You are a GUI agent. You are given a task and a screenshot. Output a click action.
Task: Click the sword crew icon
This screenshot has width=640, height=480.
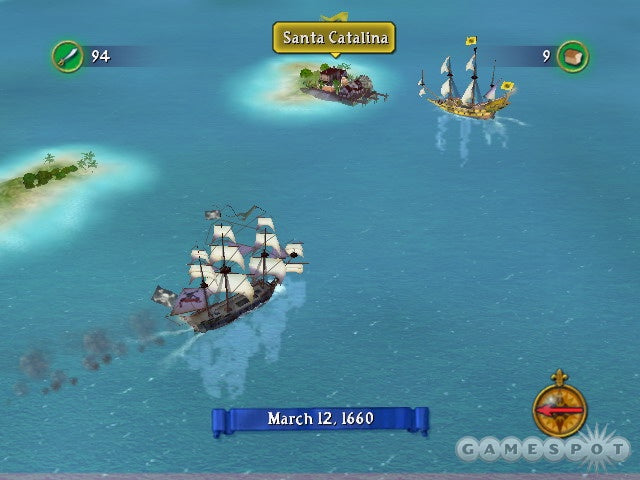coord(67,56)
